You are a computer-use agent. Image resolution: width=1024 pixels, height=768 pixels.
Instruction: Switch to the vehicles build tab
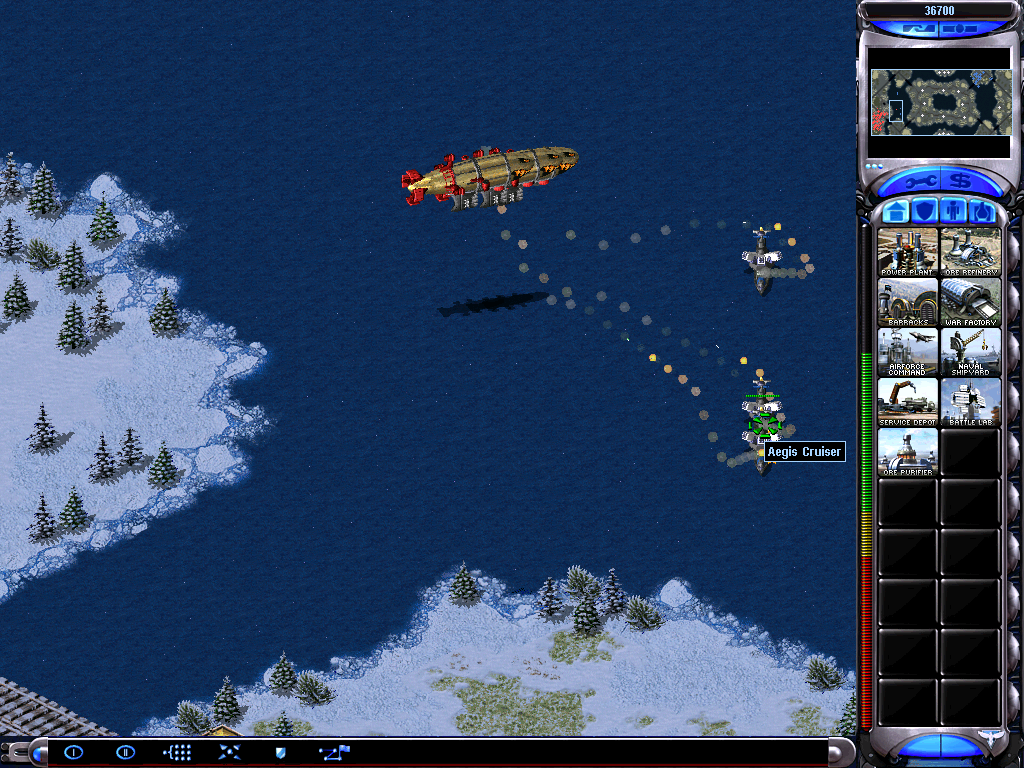pyautogui.click(x=982, y=212)
